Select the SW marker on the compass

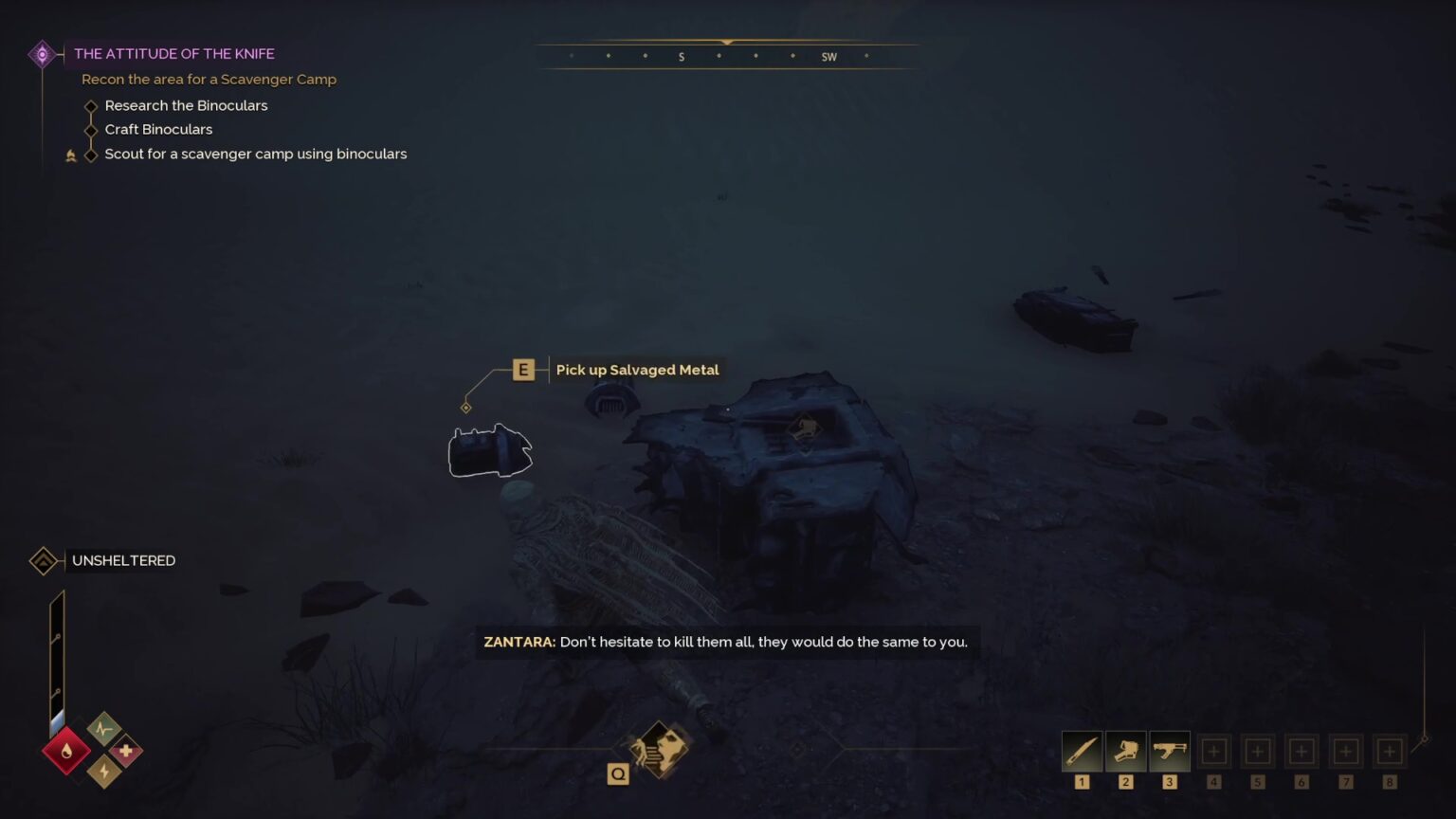tap(828, 56)
